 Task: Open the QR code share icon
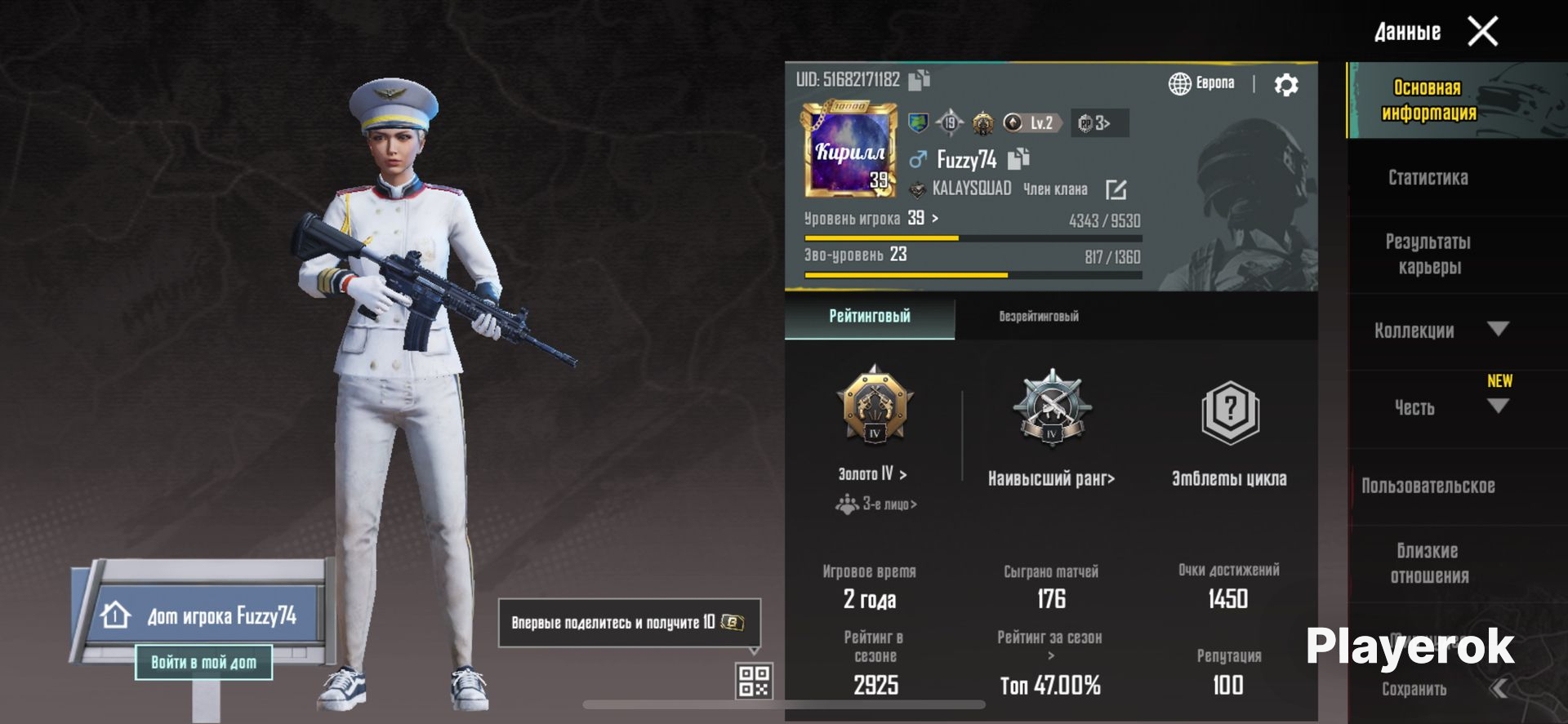point(754,680)
